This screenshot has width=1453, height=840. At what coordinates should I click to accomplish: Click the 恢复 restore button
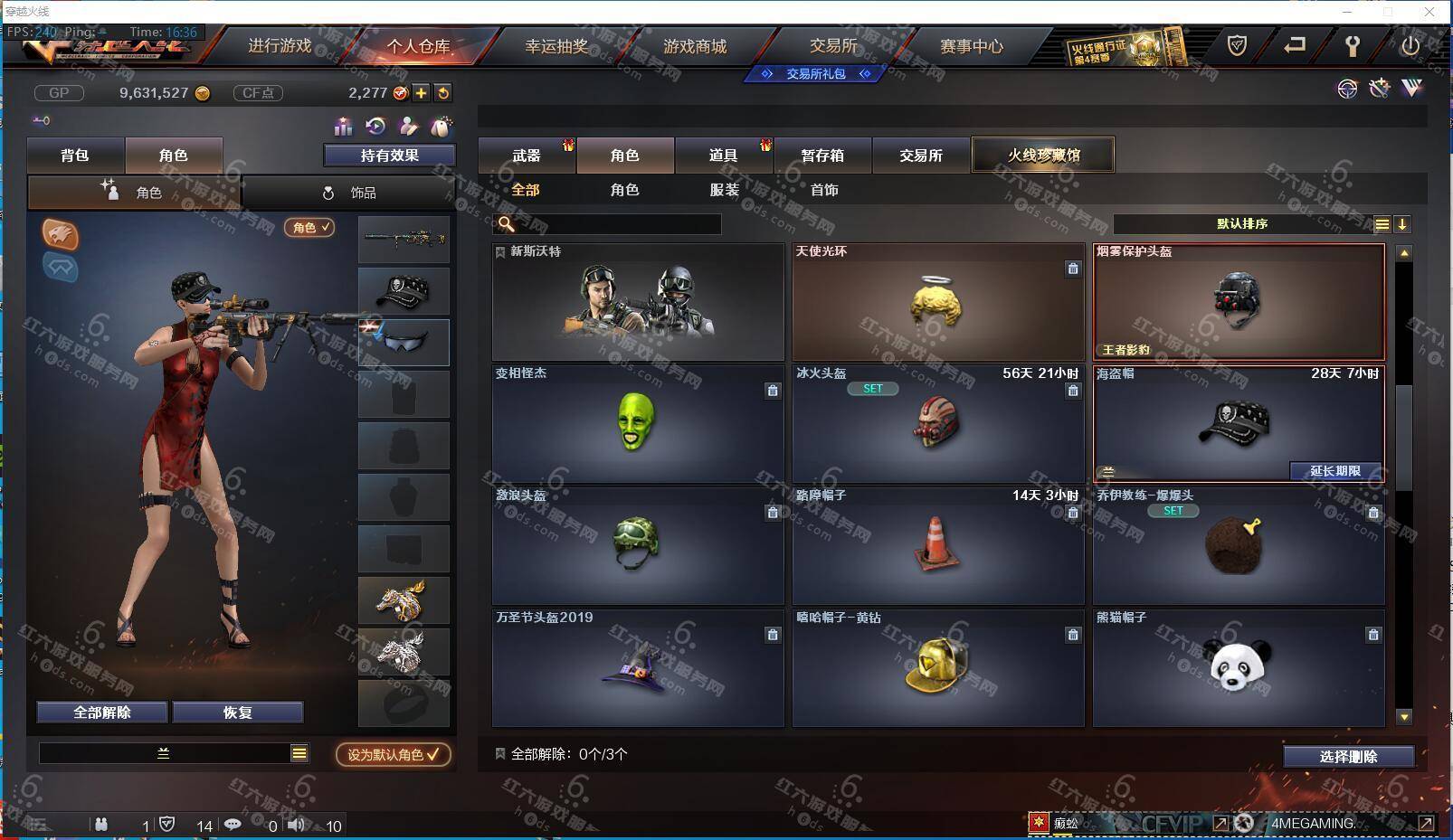click(237, 713)
